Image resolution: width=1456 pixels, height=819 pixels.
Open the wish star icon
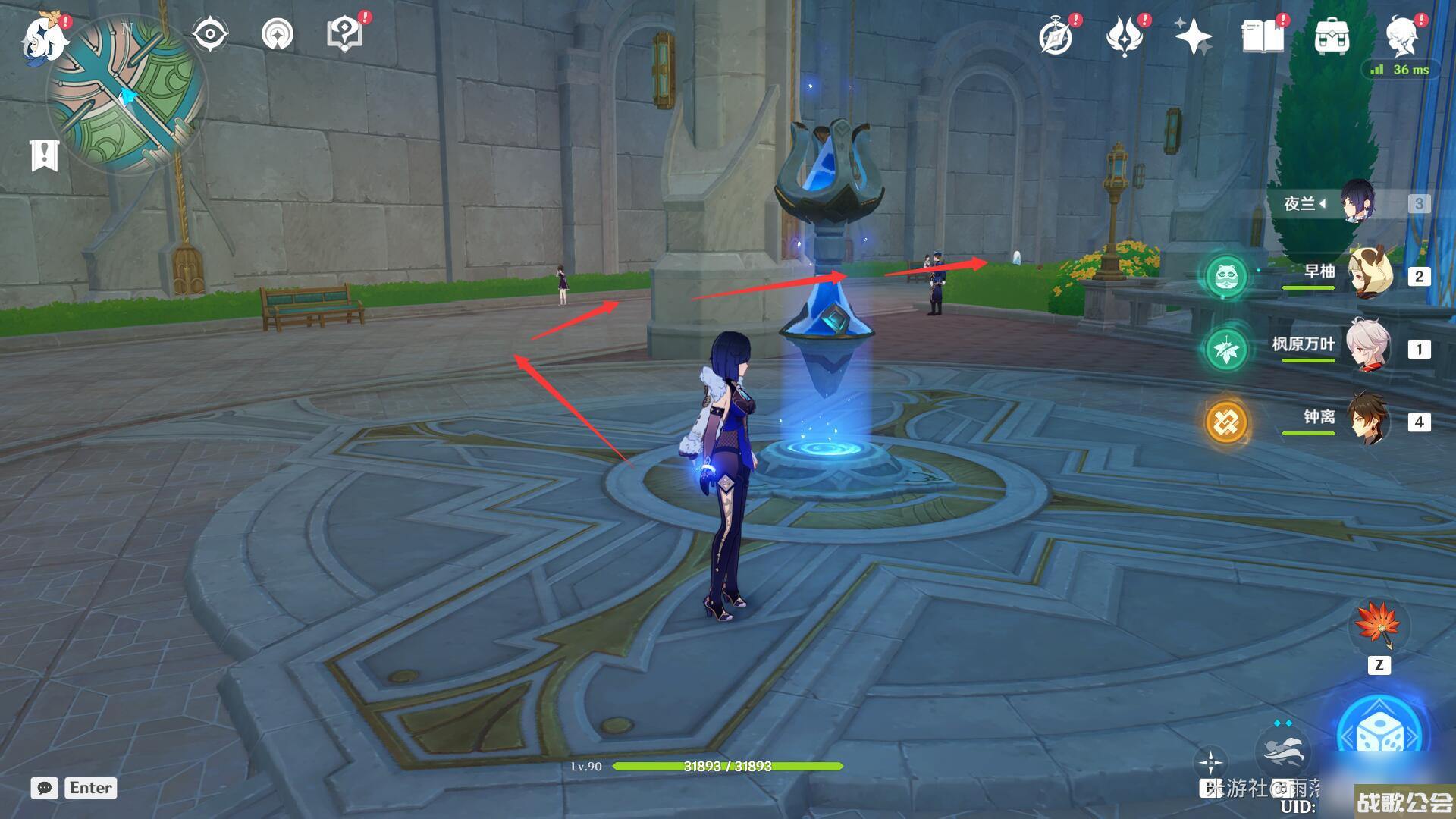1193,36
